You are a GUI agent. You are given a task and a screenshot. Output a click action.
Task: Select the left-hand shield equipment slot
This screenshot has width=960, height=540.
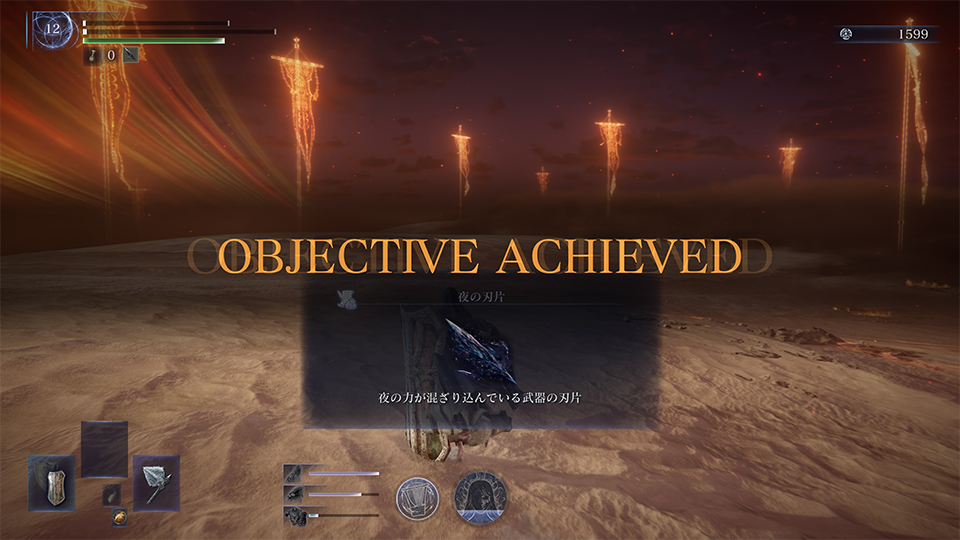(51, 483)
